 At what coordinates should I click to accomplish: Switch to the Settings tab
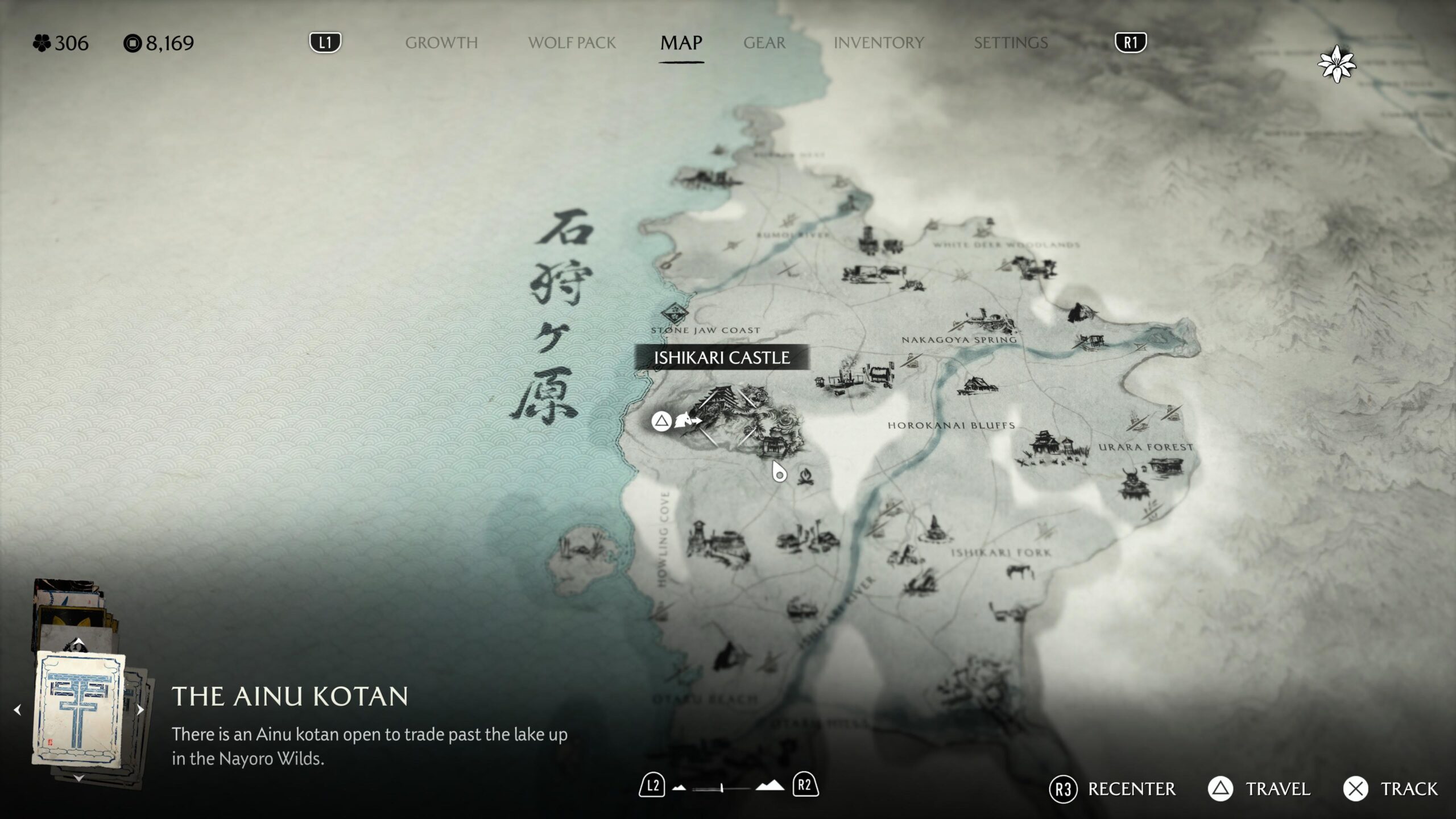[x=1010, y=43]
